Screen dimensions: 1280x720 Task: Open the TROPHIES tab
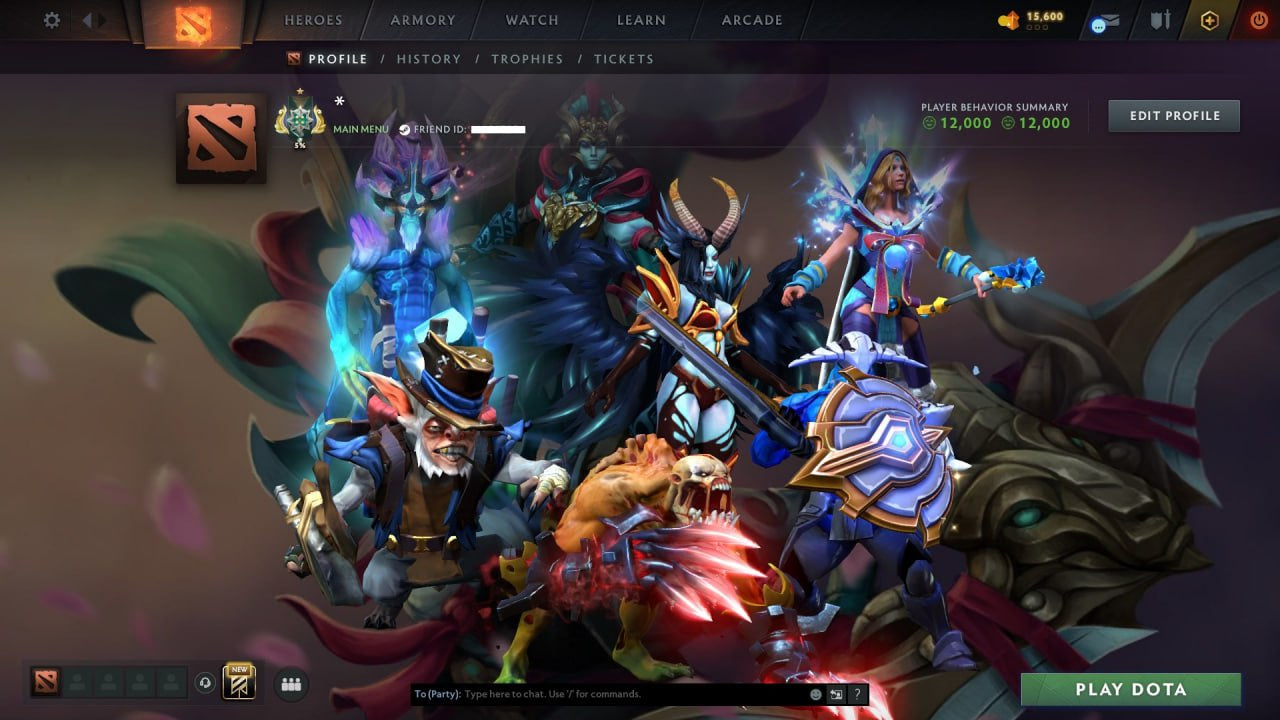(x=528, y=59)
